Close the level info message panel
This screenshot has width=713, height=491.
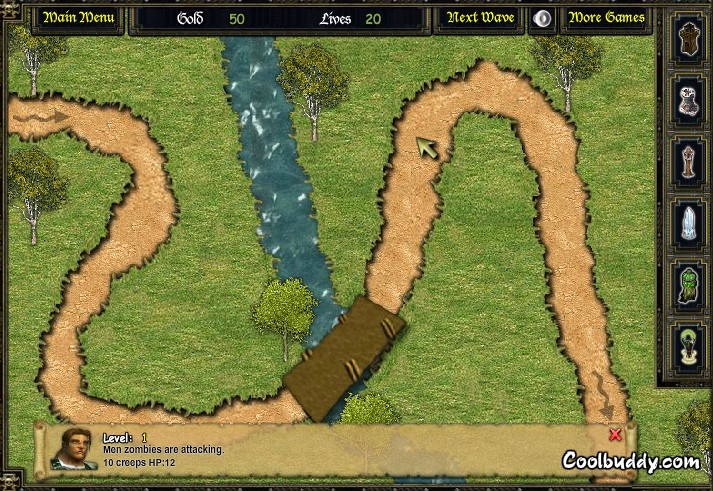click(x=615, y=435)
